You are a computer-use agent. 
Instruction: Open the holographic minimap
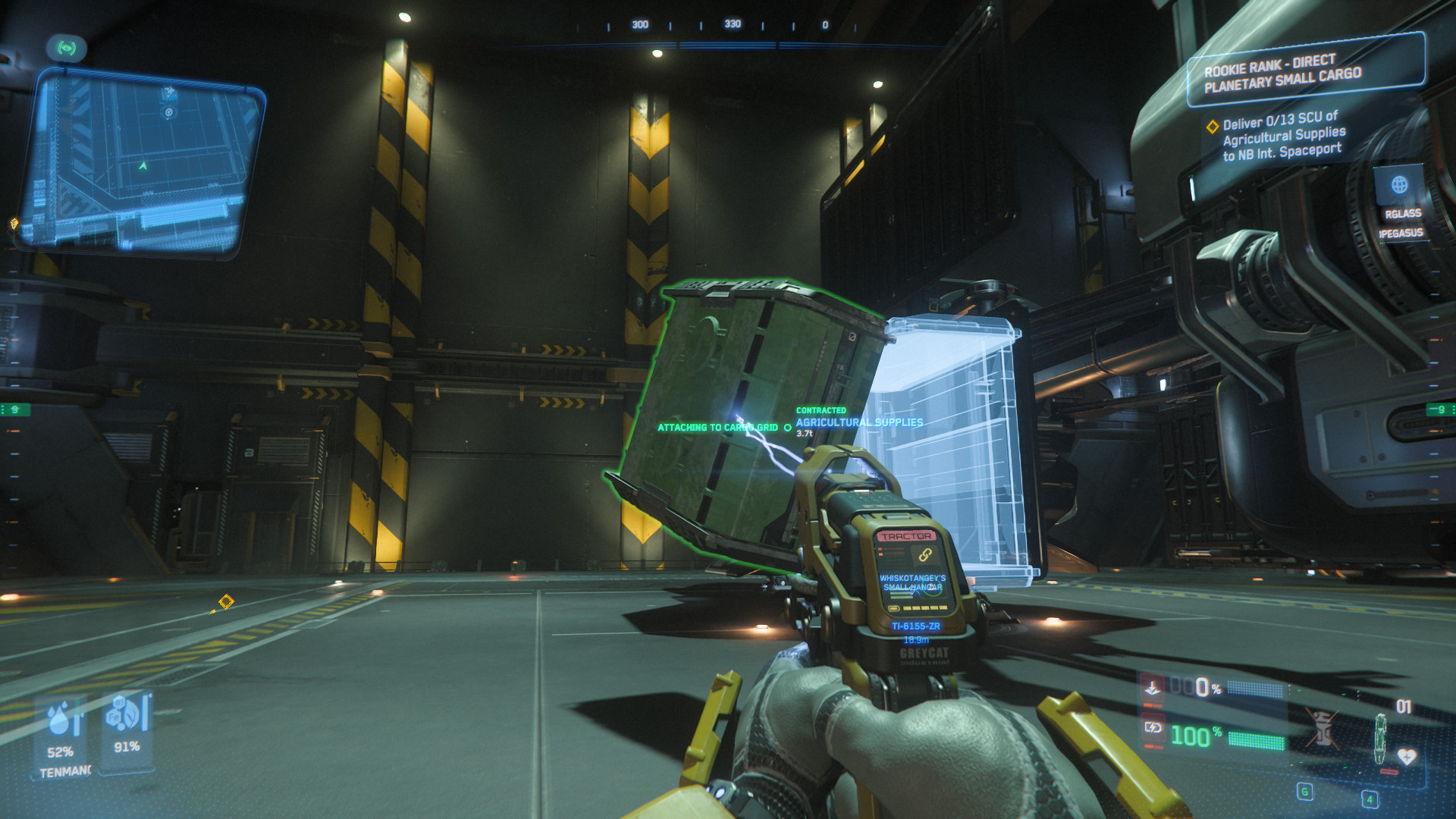(140, 163)
